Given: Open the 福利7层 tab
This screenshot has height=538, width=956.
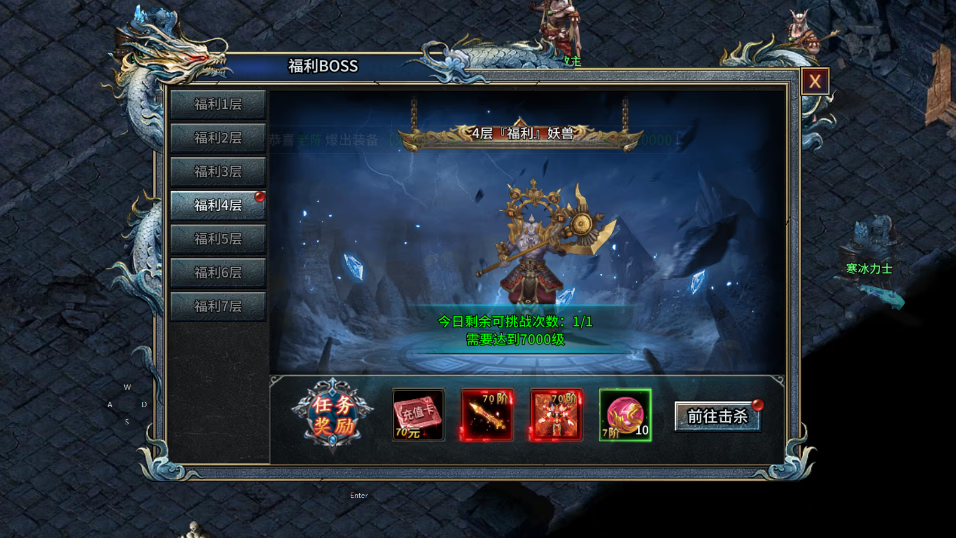Looking at the screenshot, I should point(218,306).
